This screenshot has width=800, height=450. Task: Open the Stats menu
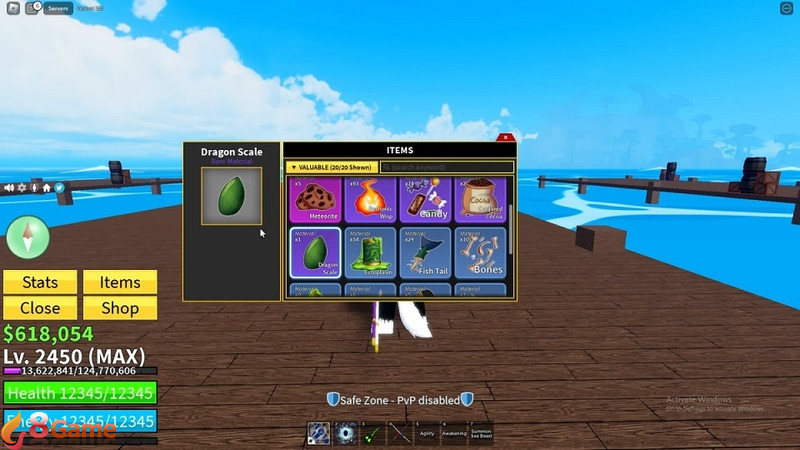[40, 283]
